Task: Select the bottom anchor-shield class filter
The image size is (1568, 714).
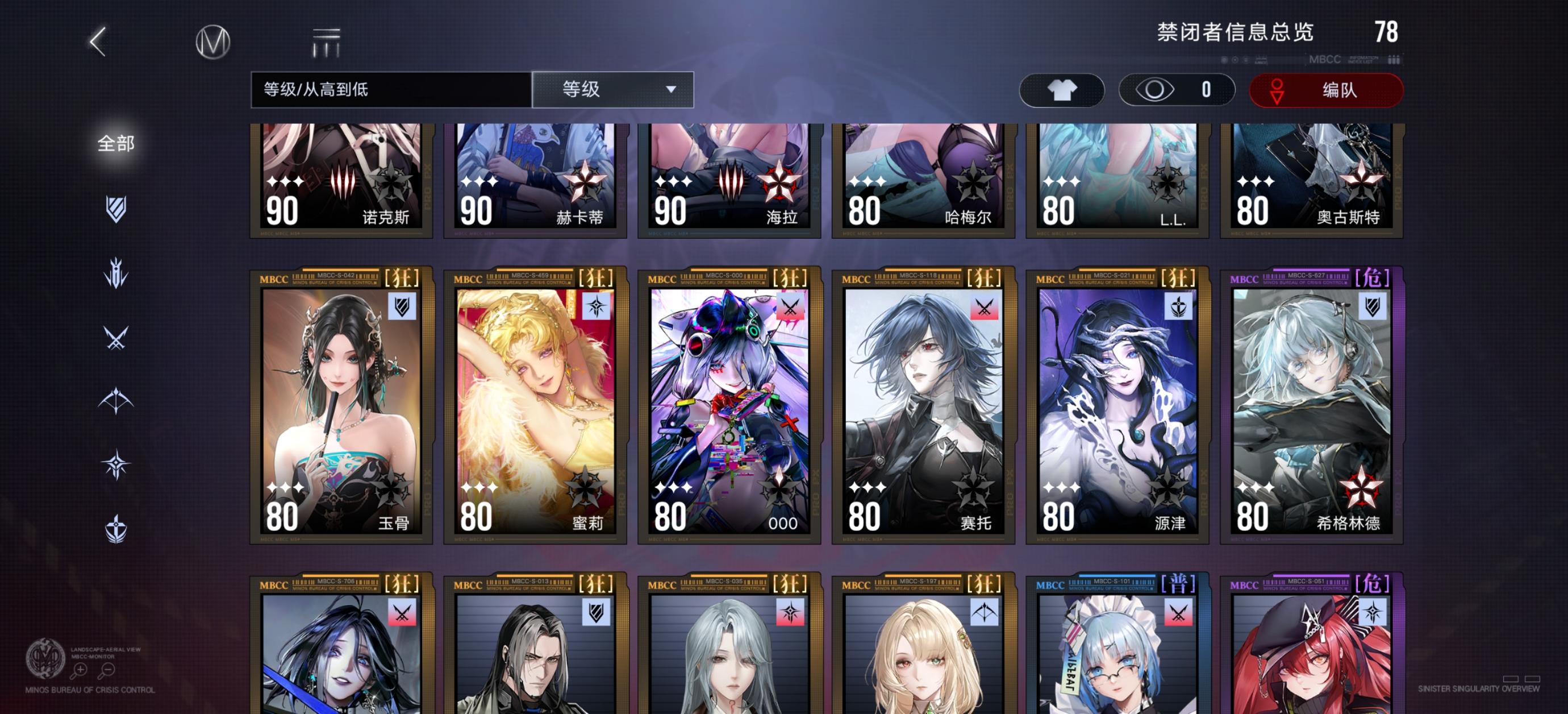Action: [x=116, y=529]
